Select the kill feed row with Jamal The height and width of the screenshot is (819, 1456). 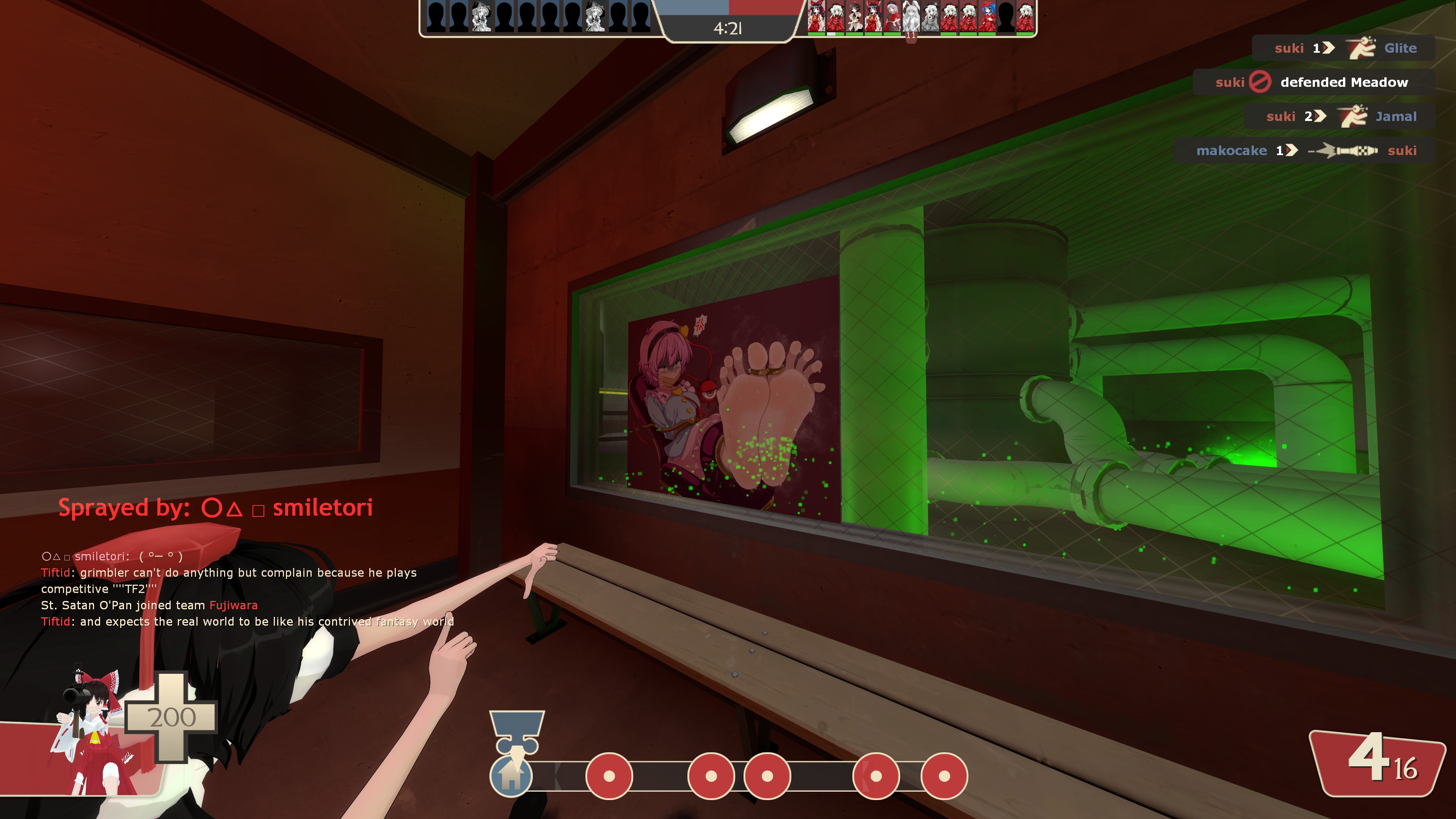1339,116
